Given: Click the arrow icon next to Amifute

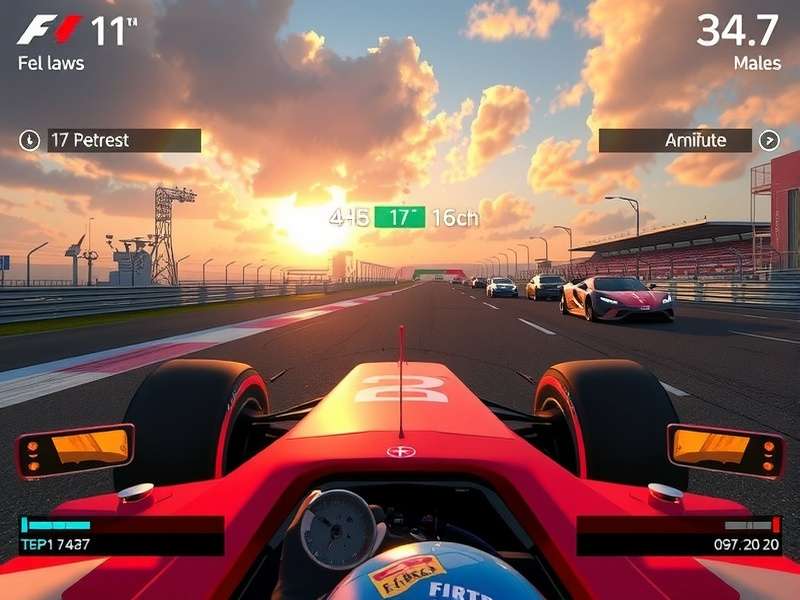Looking at the screenshot, I should coord(768,140).
